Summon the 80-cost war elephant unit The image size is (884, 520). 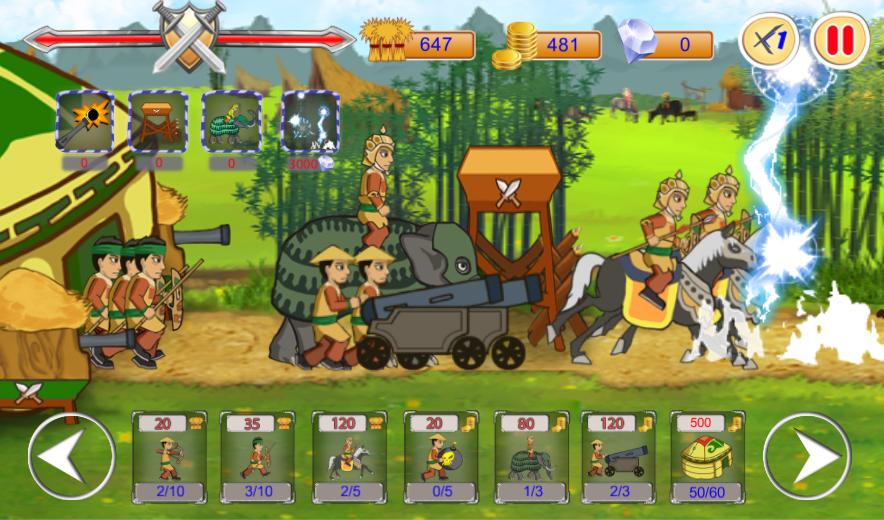tap(531, 456)
